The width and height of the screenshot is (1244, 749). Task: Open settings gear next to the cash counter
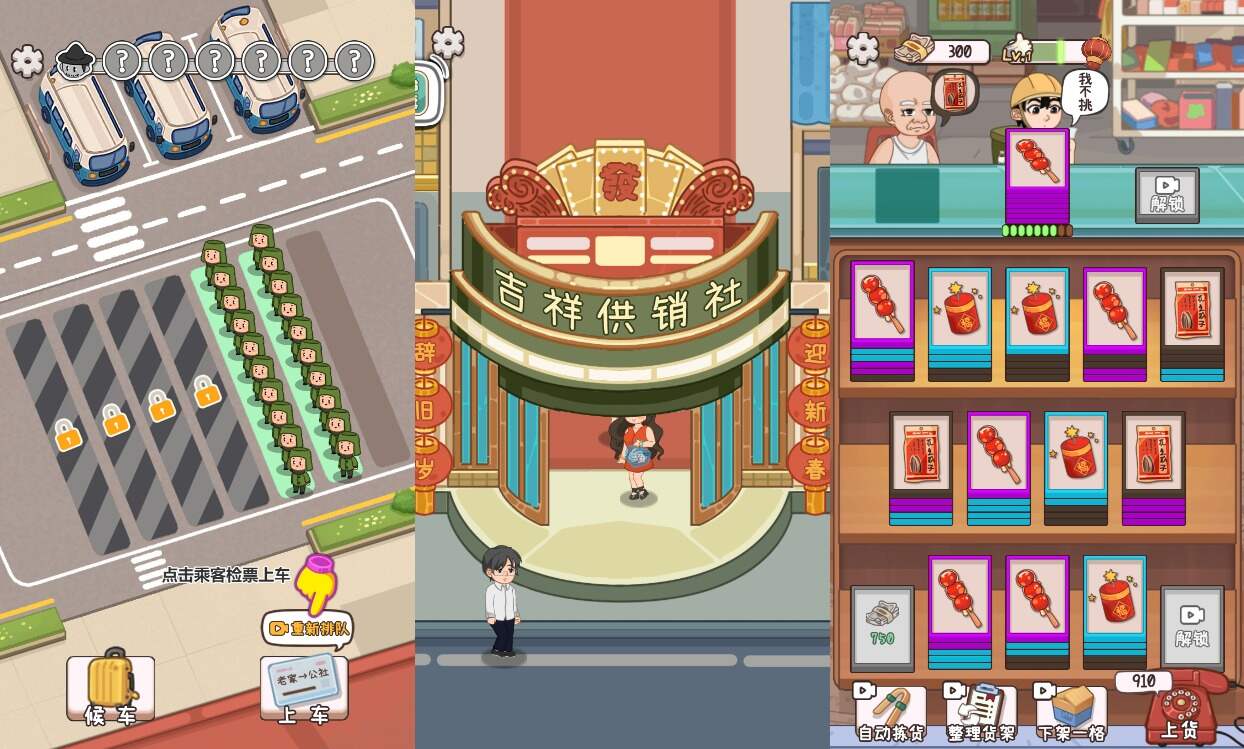point(862,48)
